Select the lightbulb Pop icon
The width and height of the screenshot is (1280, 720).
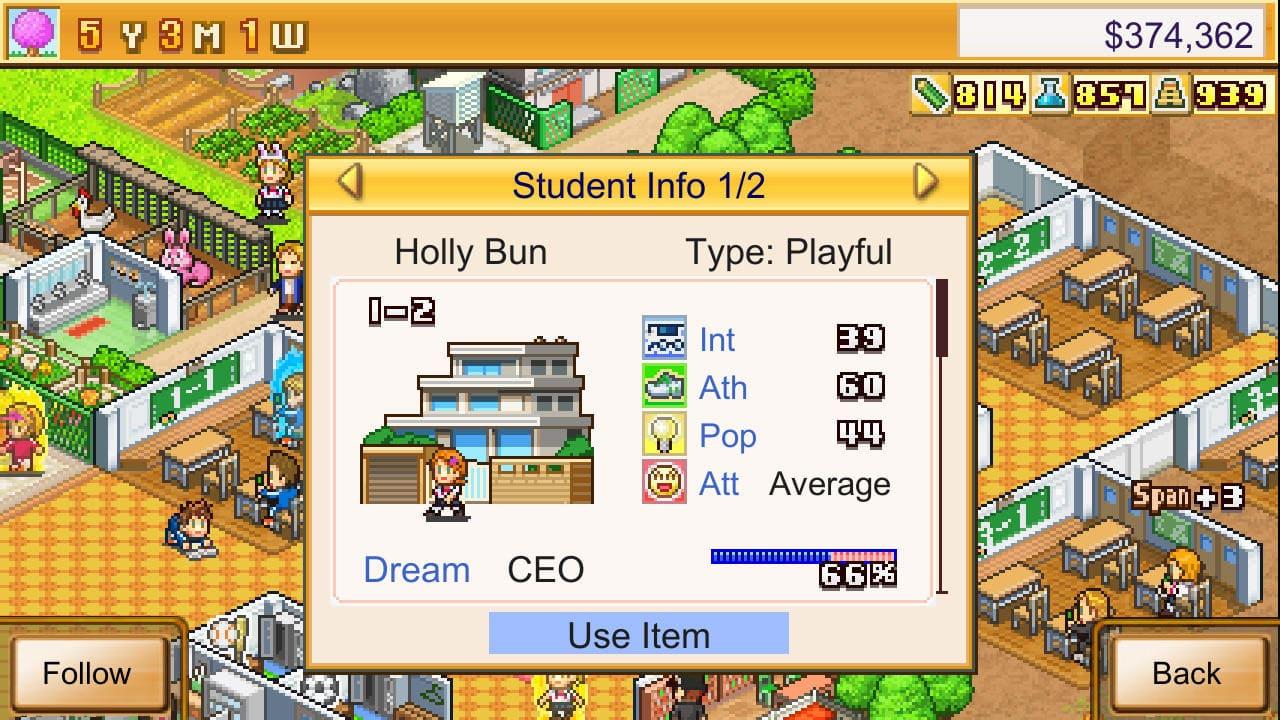point(664,436)
